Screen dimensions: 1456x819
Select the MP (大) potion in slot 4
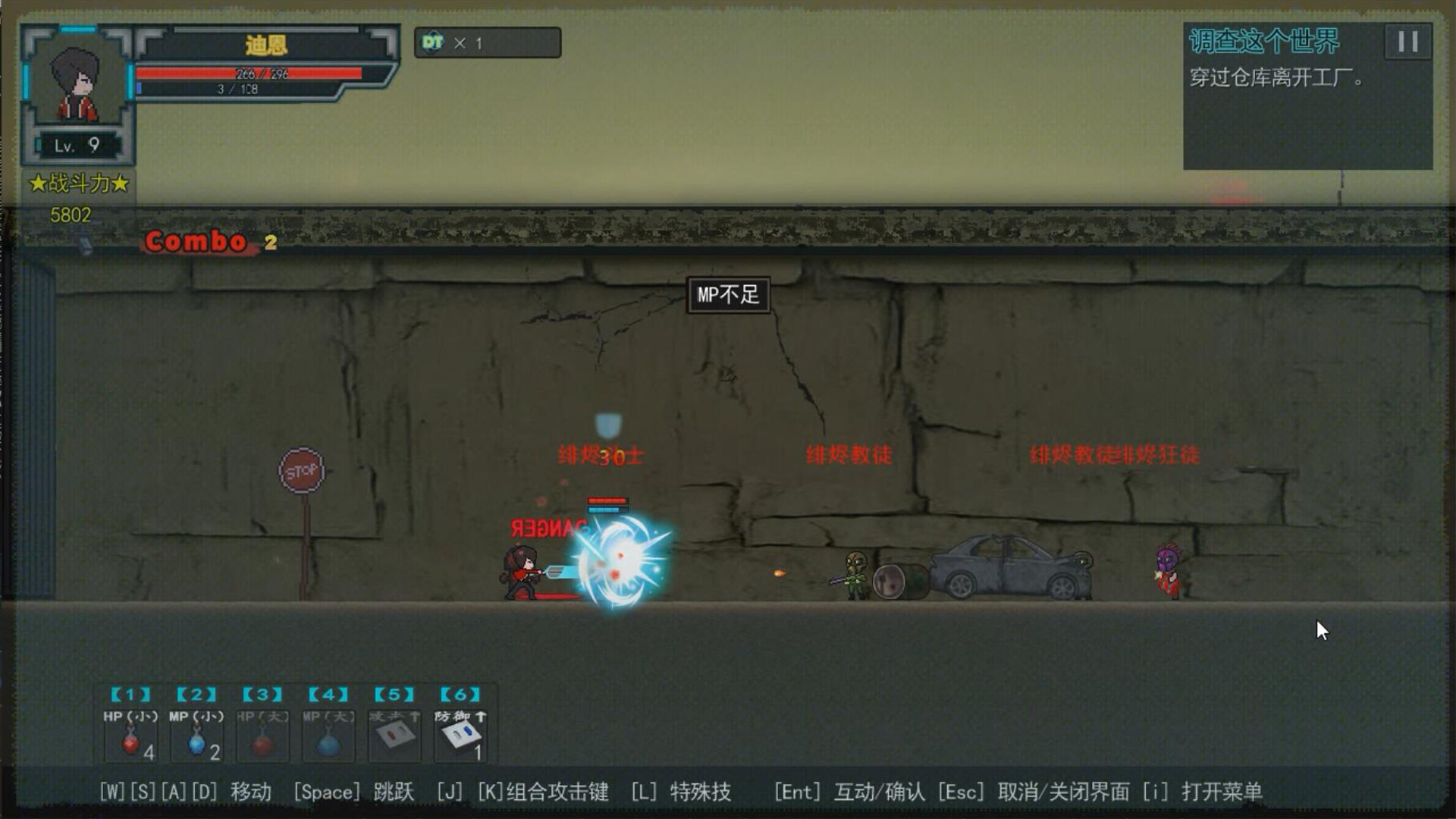[x=328, y=736]
